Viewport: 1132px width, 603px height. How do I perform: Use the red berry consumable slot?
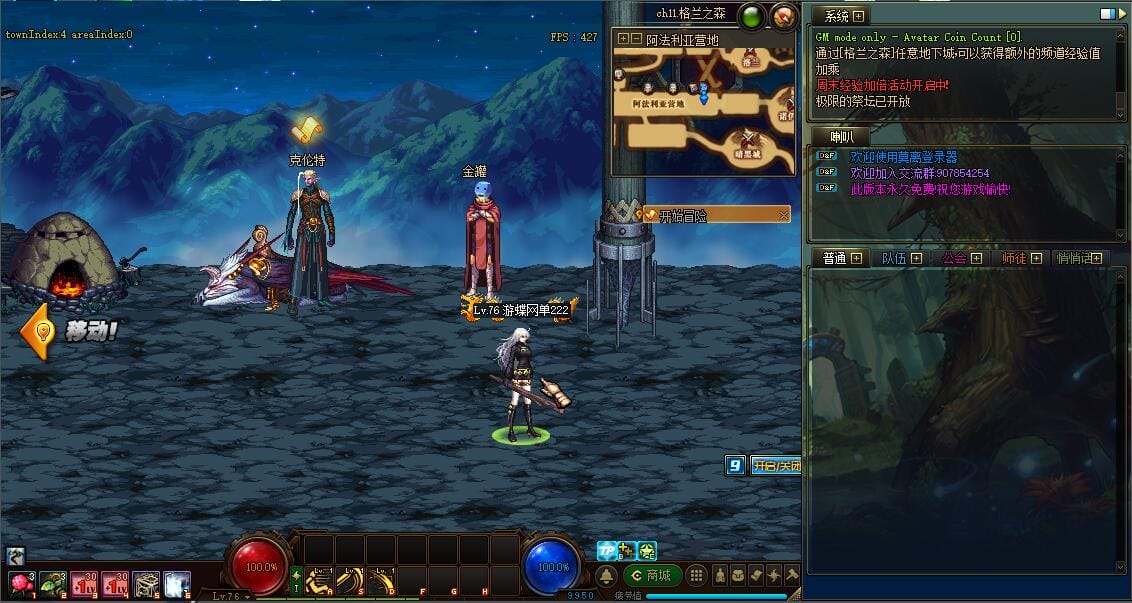[x=20, y=583]
